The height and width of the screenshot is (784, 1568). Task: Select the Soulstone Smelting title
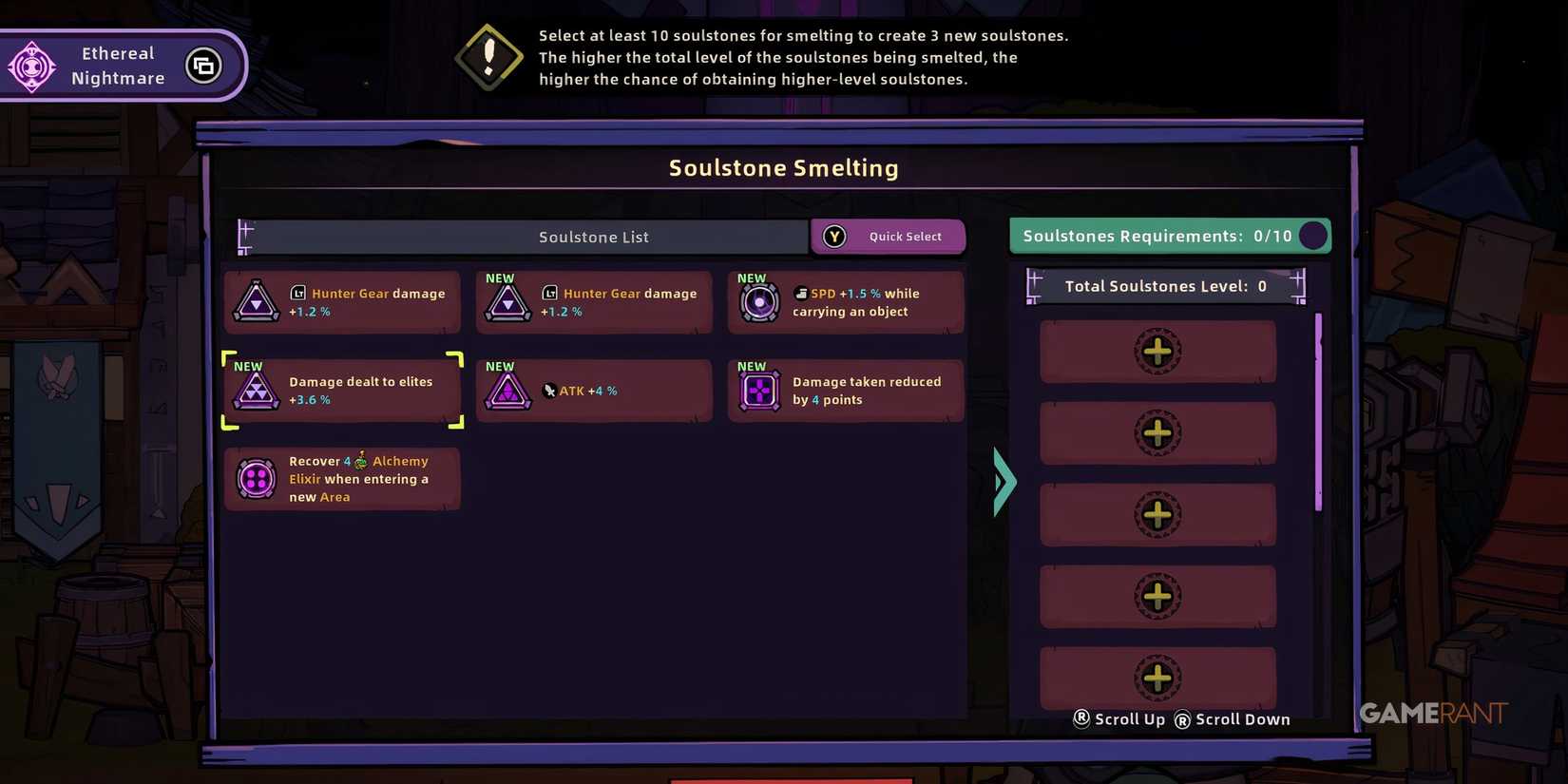[783, 167]
